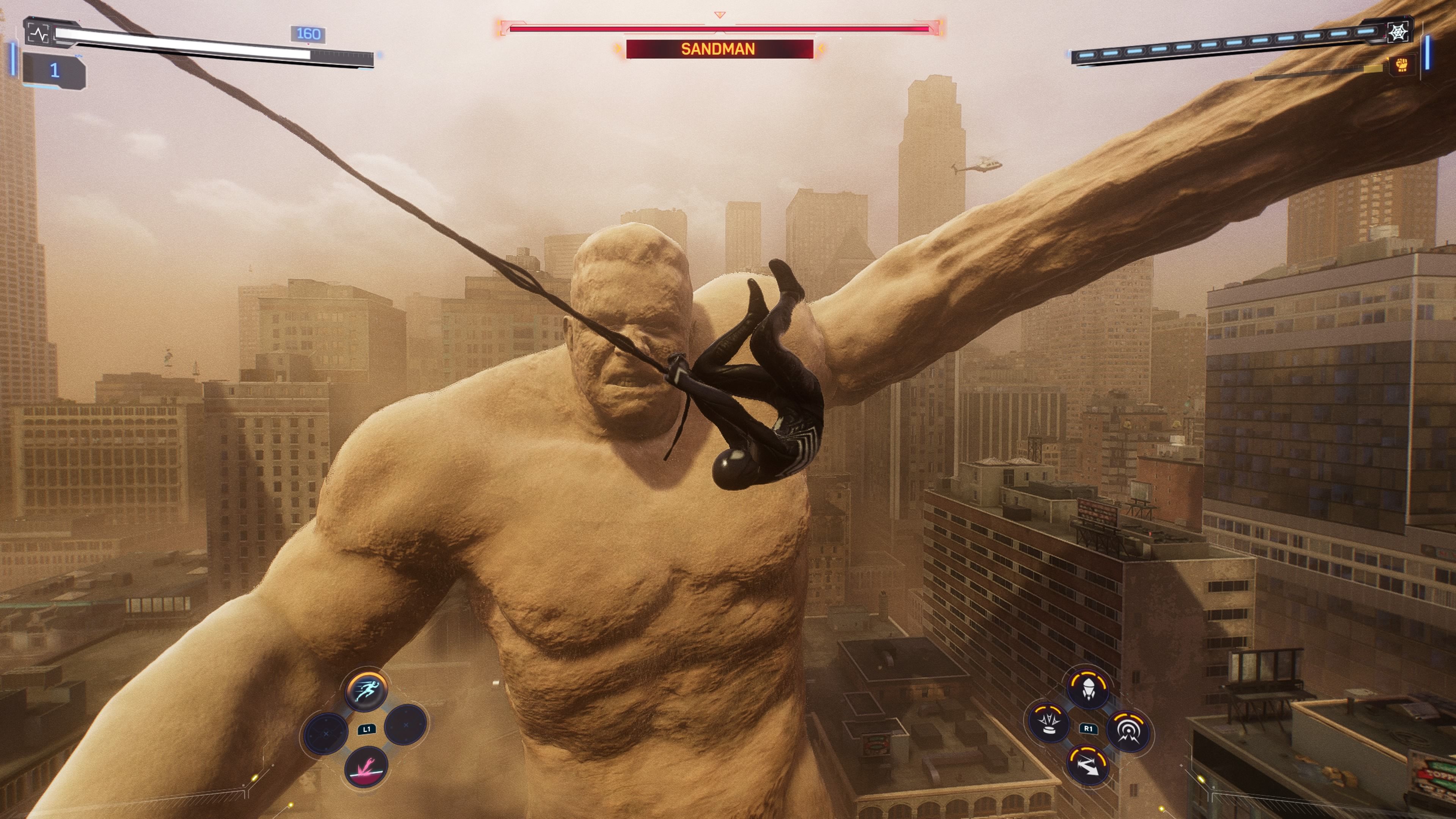Trigger the sonic pulse gadget icon

tap(1128, 731)
